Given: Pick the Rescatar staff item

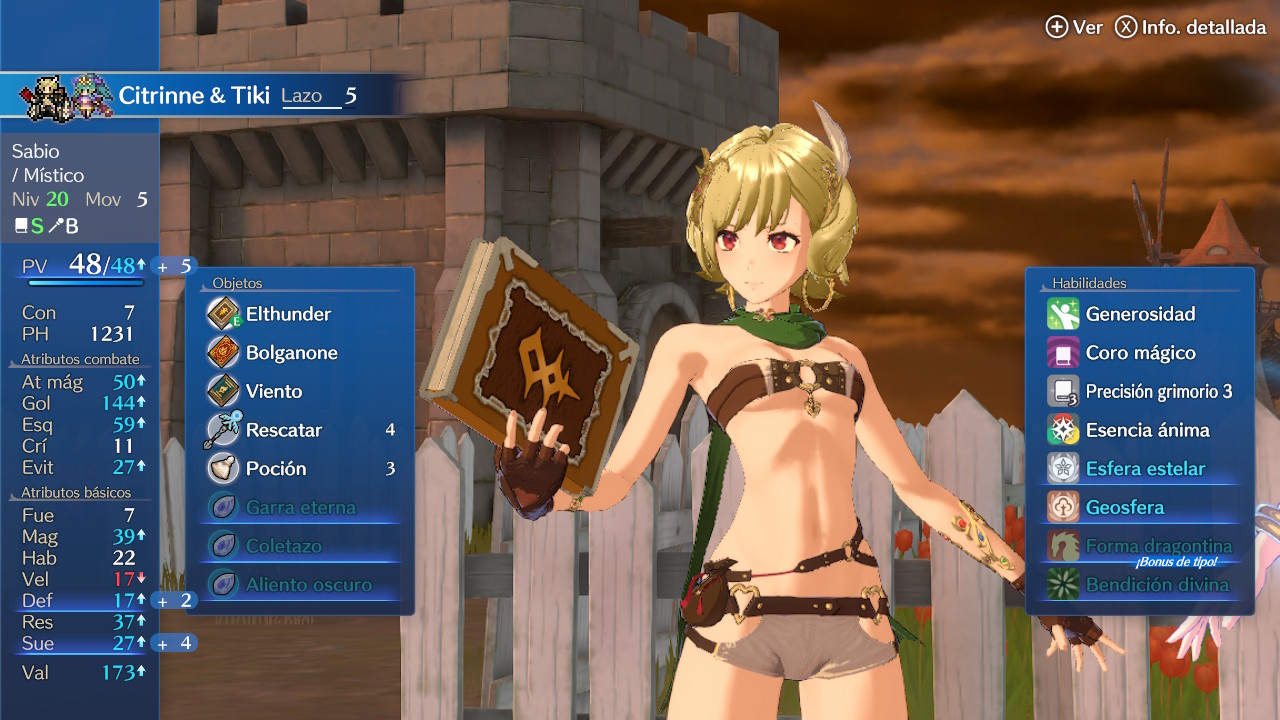Looking at the screenshot, I should pos(284,430).
